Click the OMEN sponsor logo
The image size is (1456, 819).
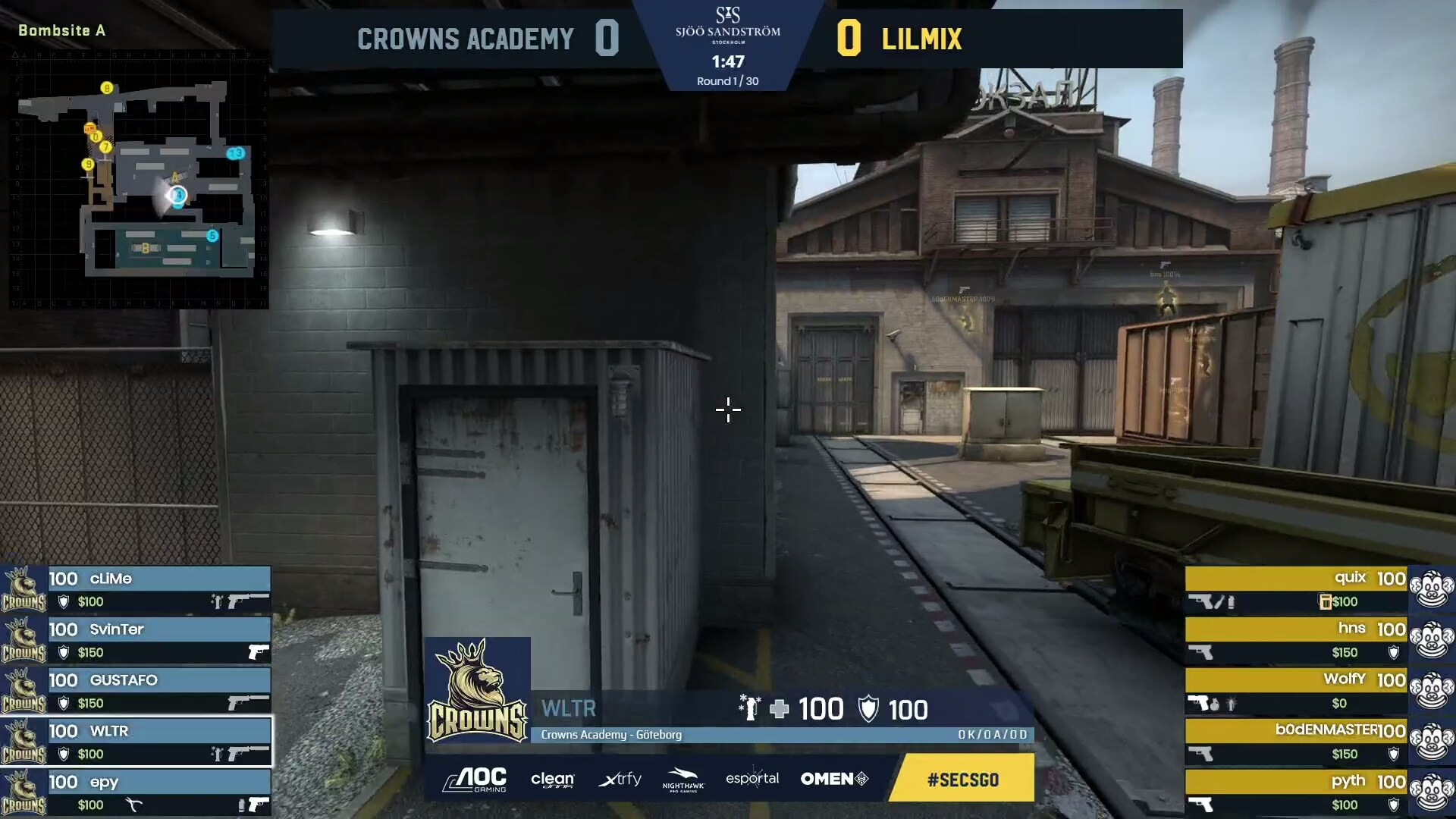(833, 779)
